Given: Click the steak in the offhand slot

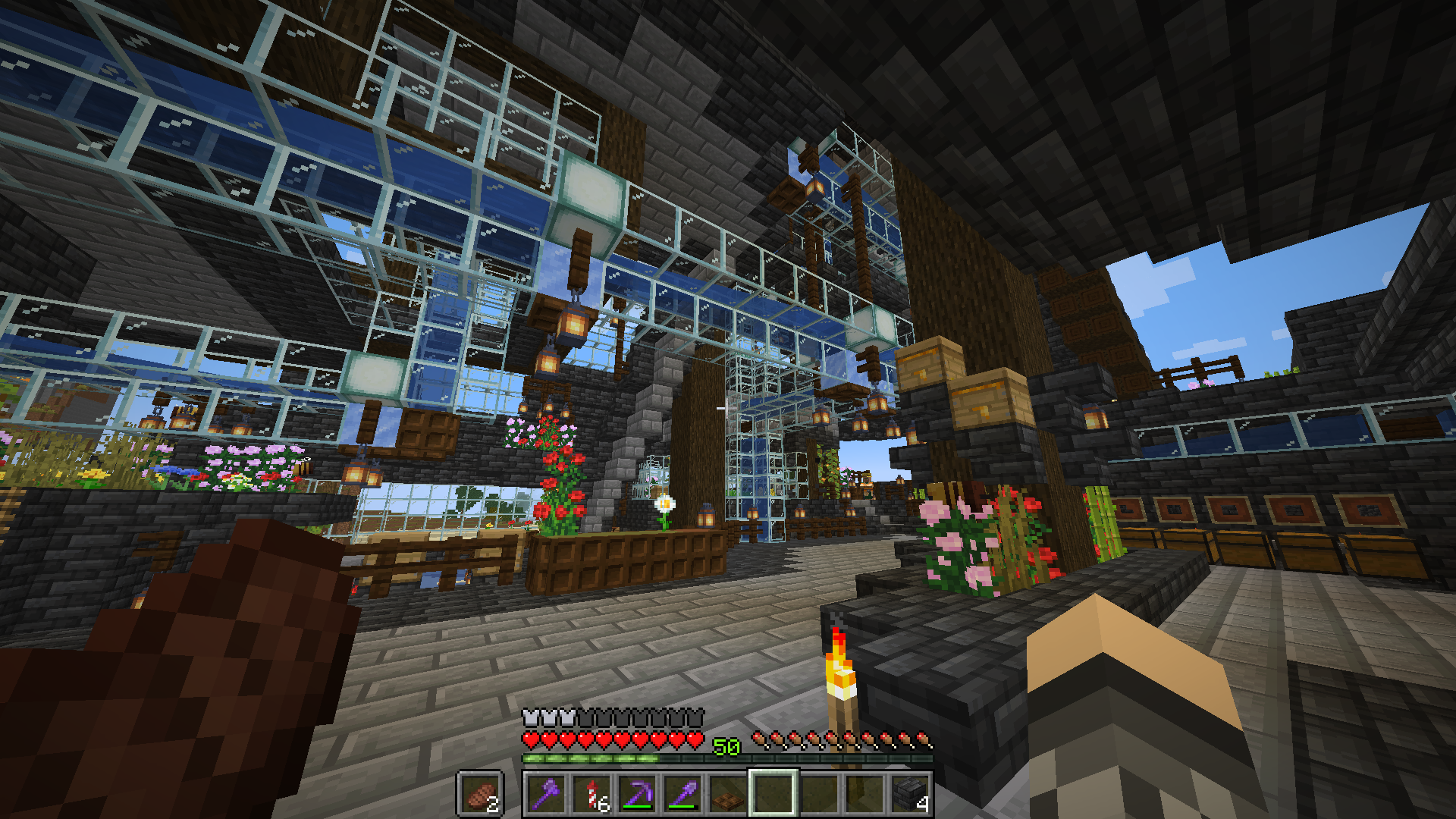Looking at the screenshot, I should [480, 795].
